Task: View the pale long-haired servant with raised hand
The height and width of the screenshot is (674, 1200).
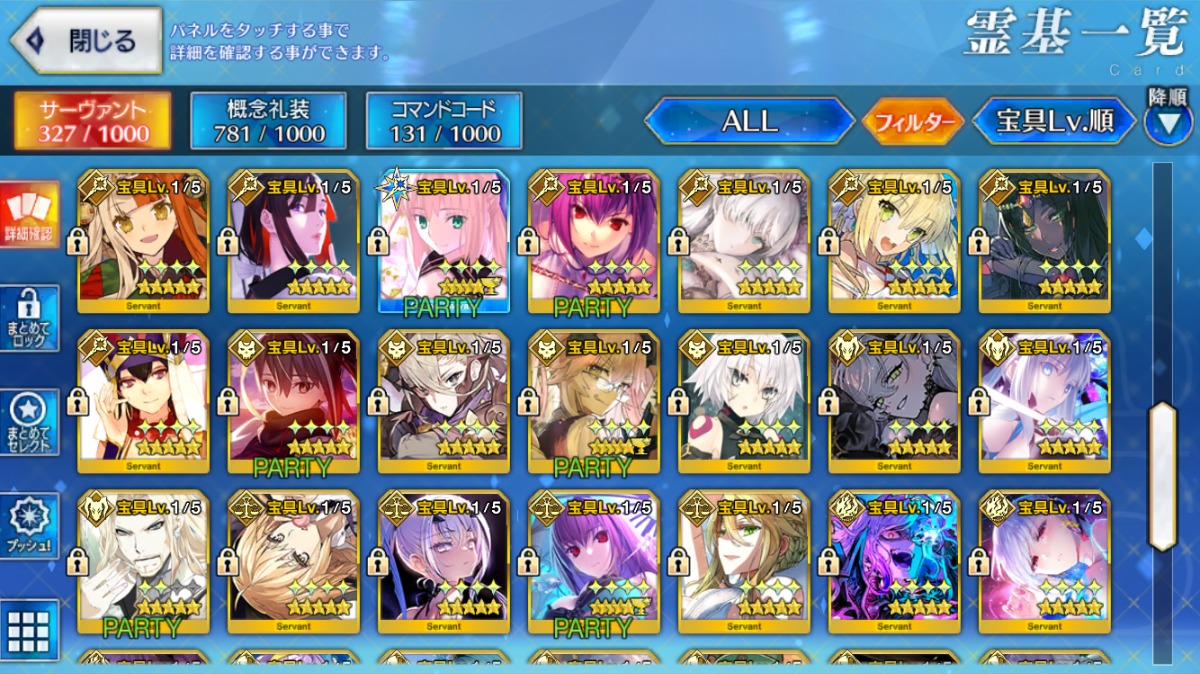Action: tap(144, 561)
